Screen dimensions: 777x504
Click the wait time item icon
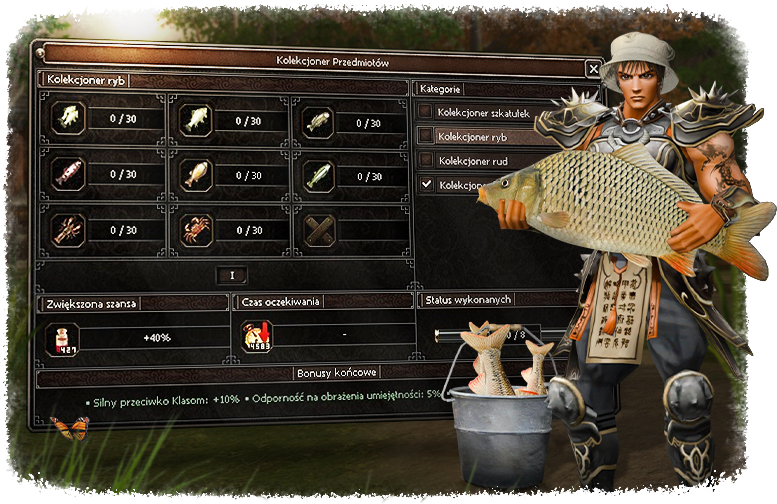click(x=257, y=337)
